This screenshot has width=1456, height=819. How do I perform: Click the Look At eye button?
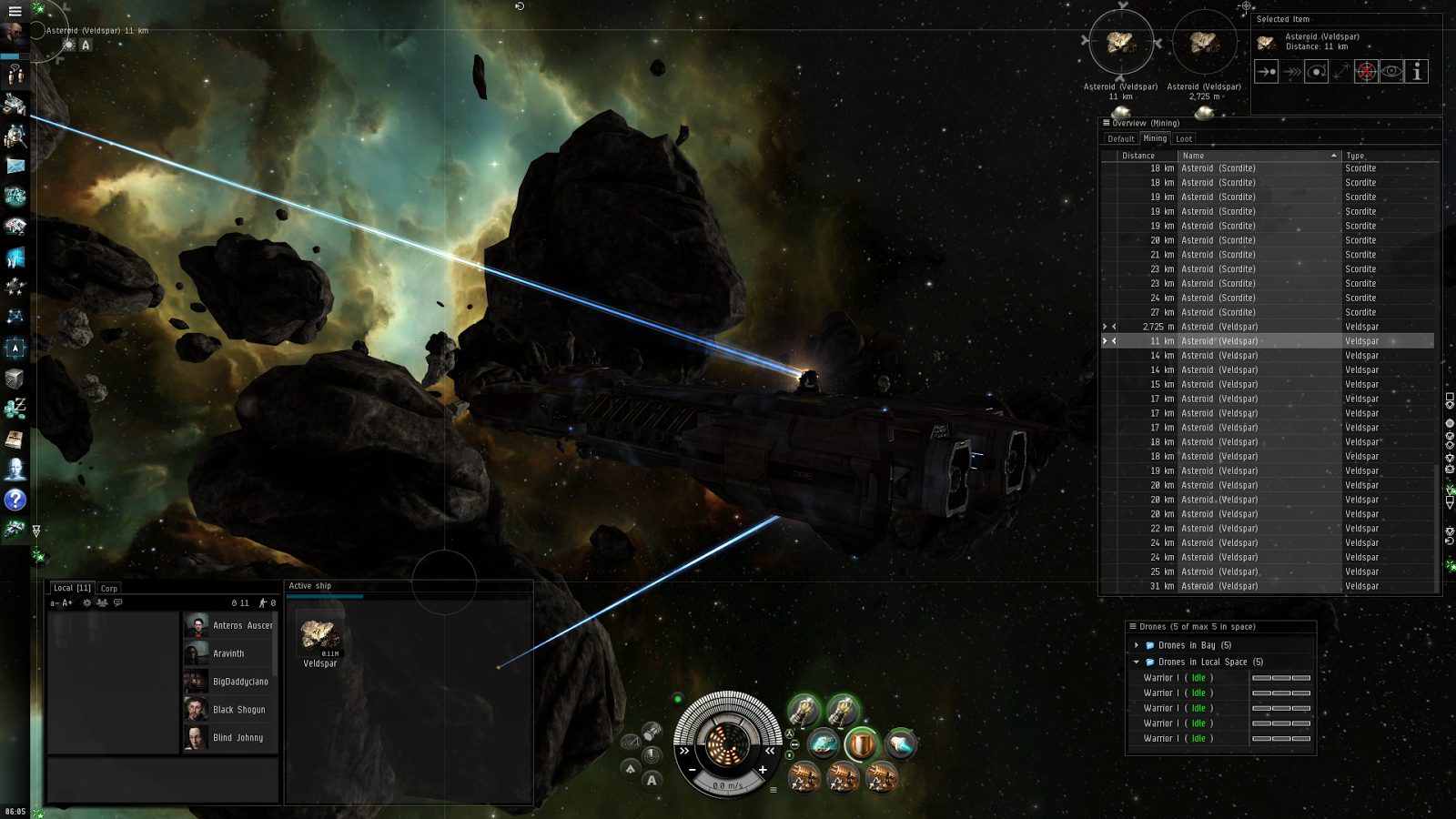tap(1391, 72)
